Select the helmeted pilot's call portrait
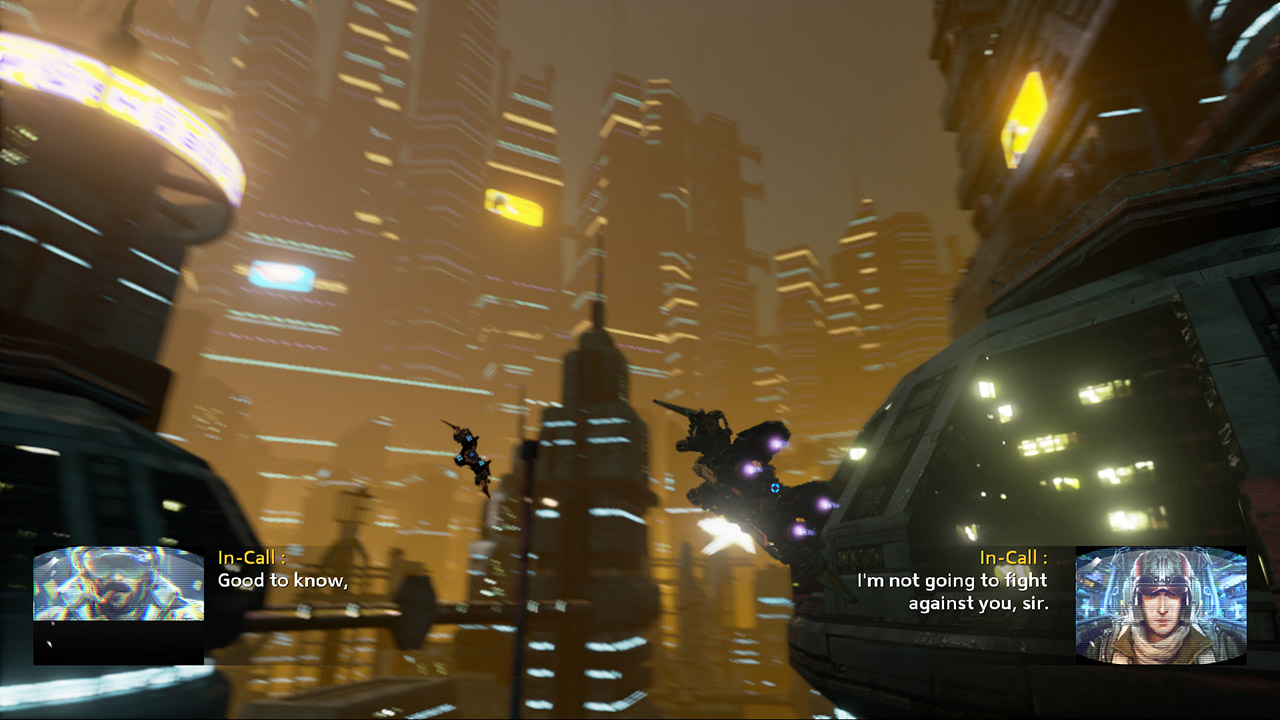1280x720 pixels. click(1160, 604)
